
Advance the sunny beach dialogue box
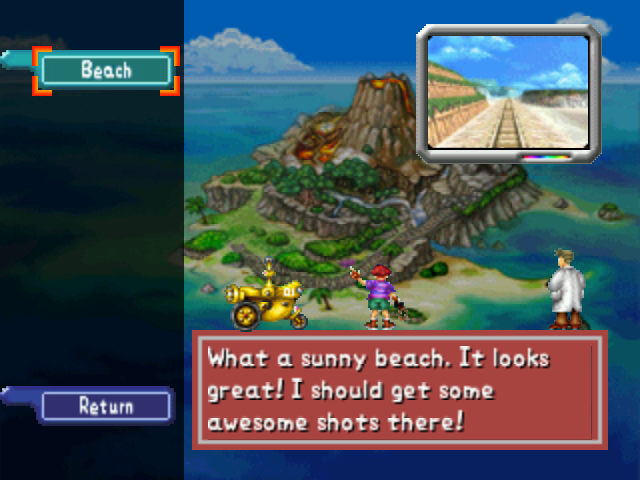[399, 389]
